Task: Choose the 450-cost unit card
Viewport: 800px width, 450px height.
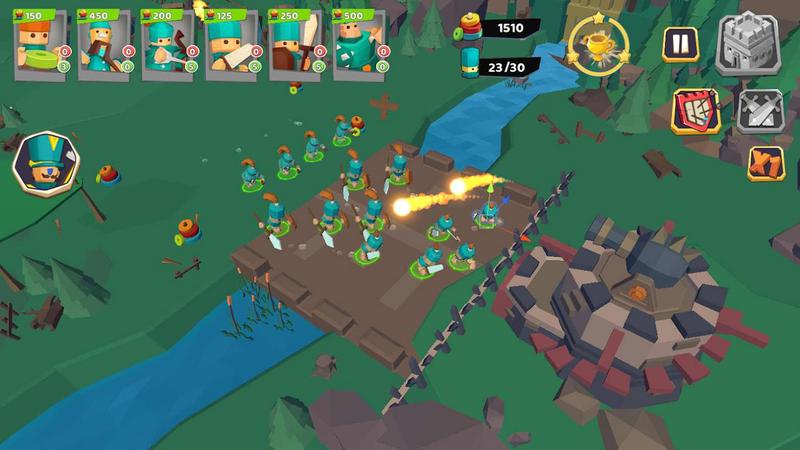Action: pyautogui.click(x=104, y=45)
